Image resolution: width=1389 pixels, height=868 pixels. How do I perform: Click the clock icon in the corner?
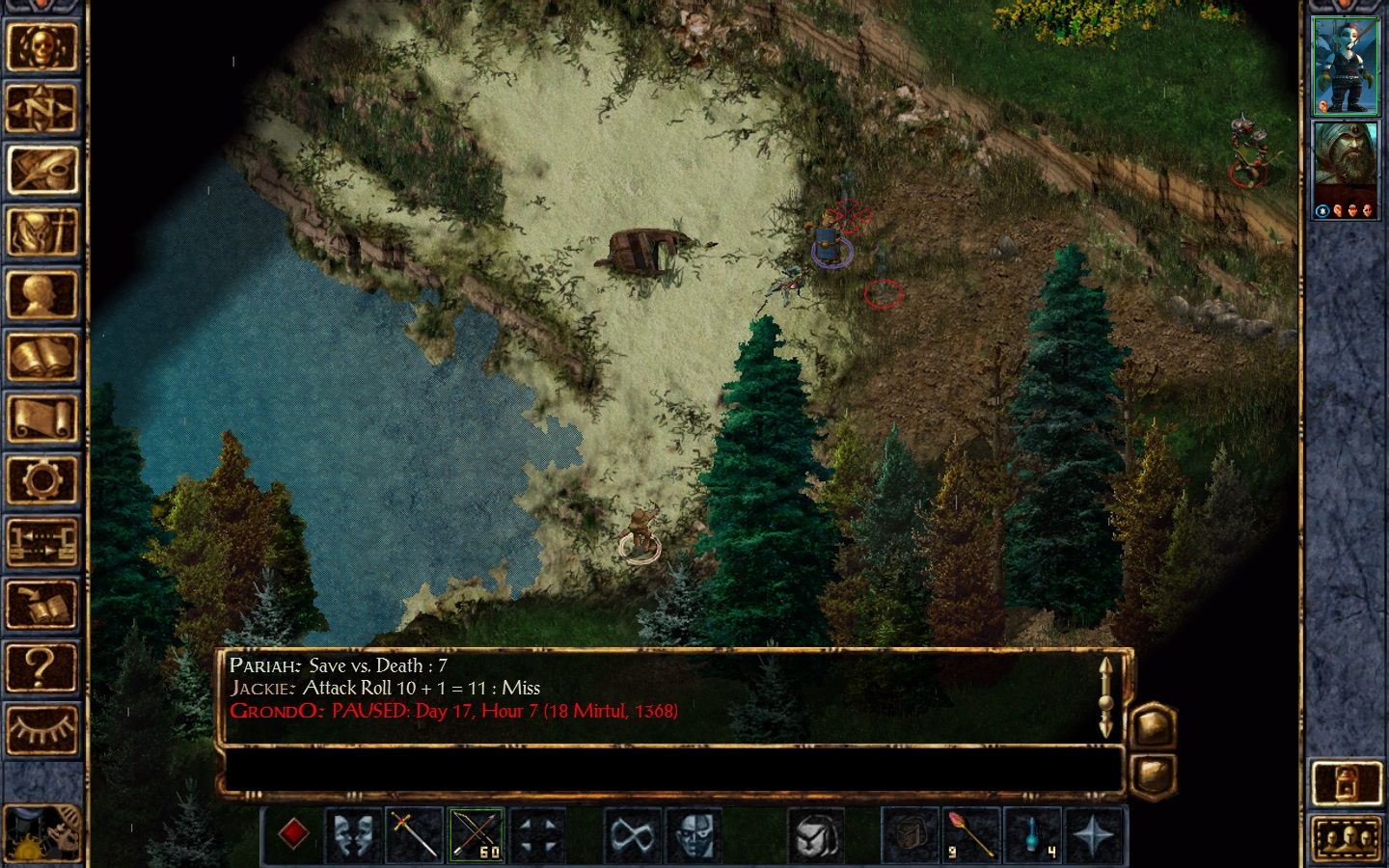41,831
